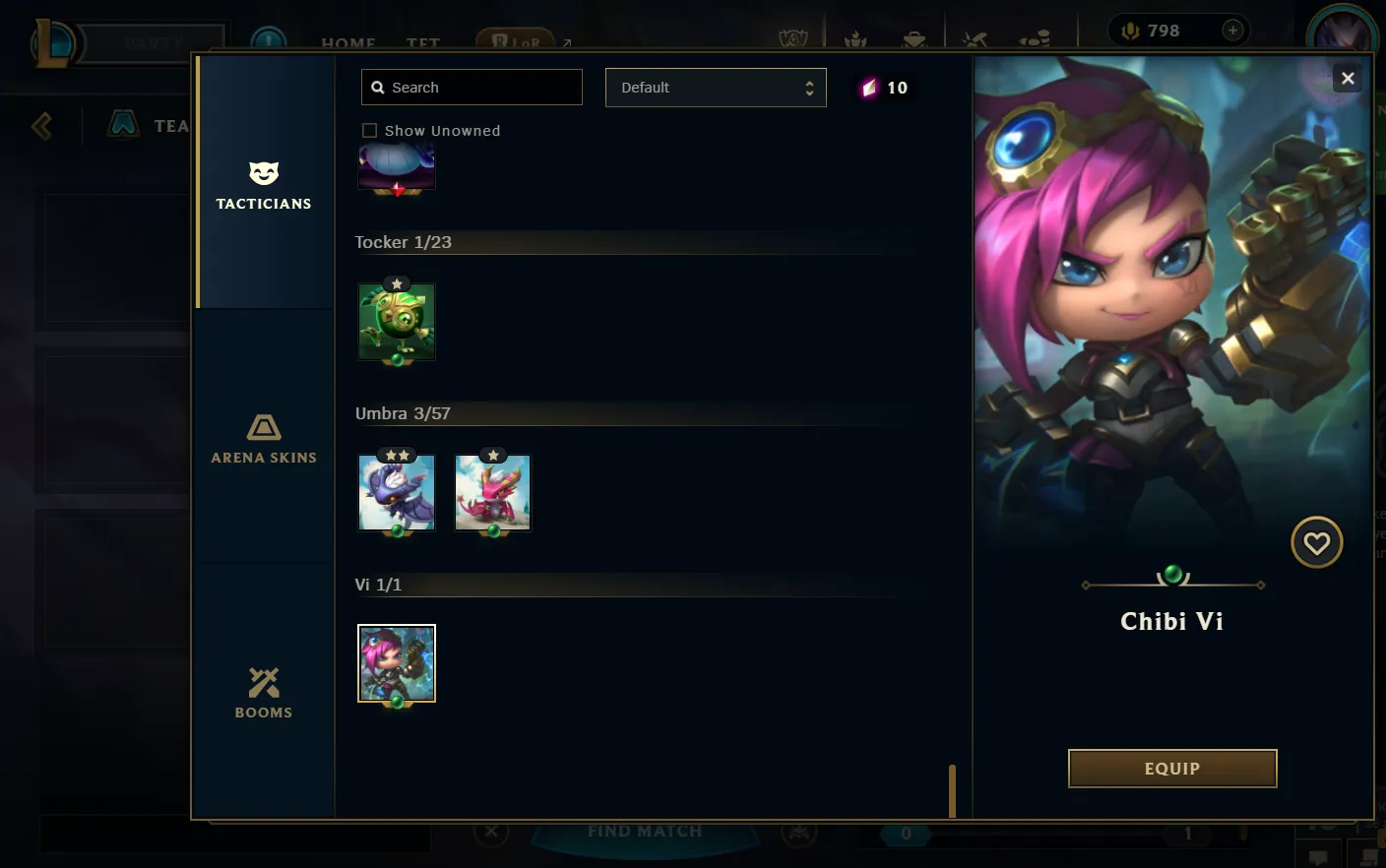Open the event torch icon in navbar
Image resolution: width=1386 pixels, height=868 pixels.
(x=854, y=37)
